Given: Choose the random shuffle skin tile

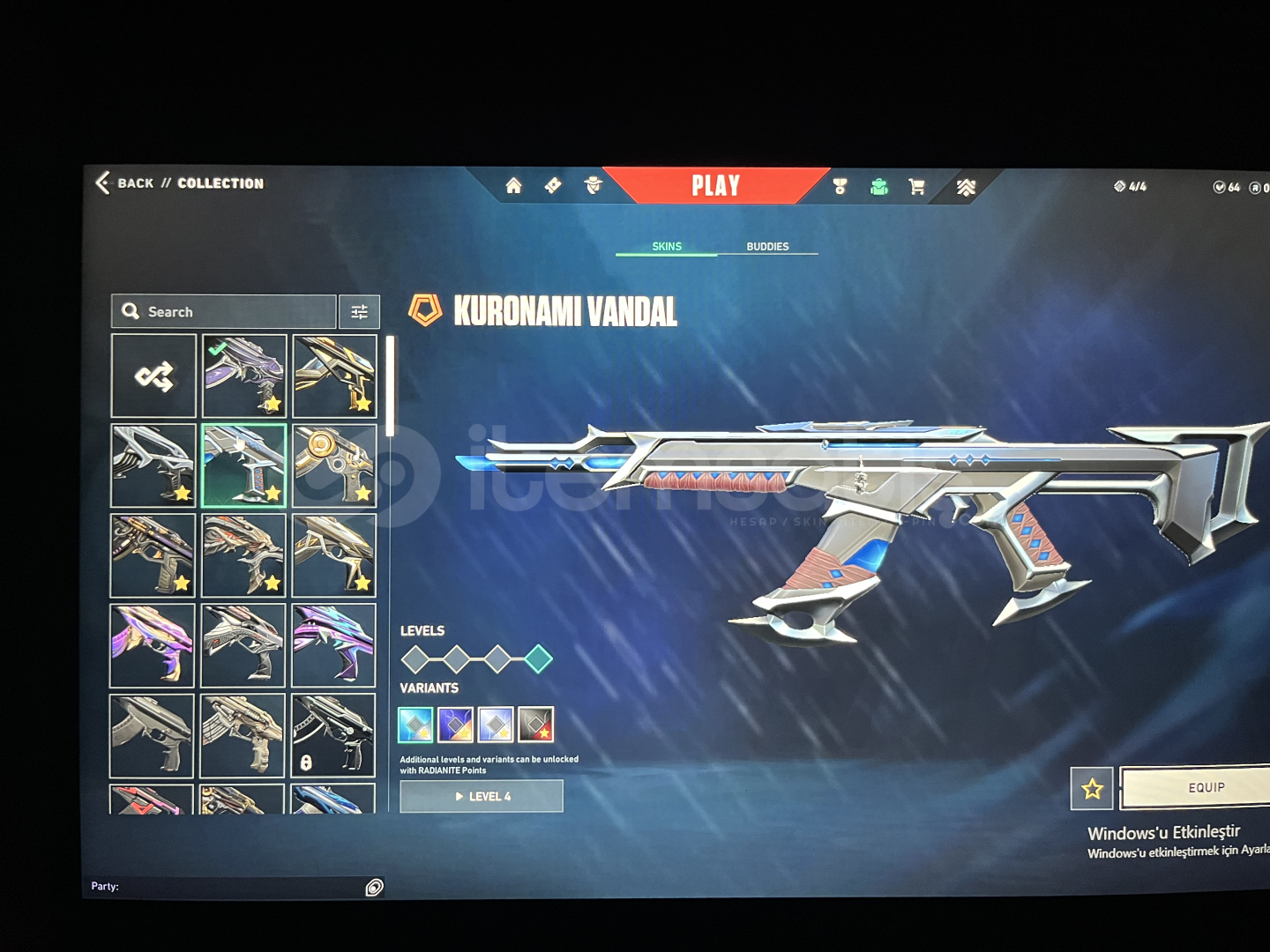Looking at the screenshot, I should tap(153, 376).
